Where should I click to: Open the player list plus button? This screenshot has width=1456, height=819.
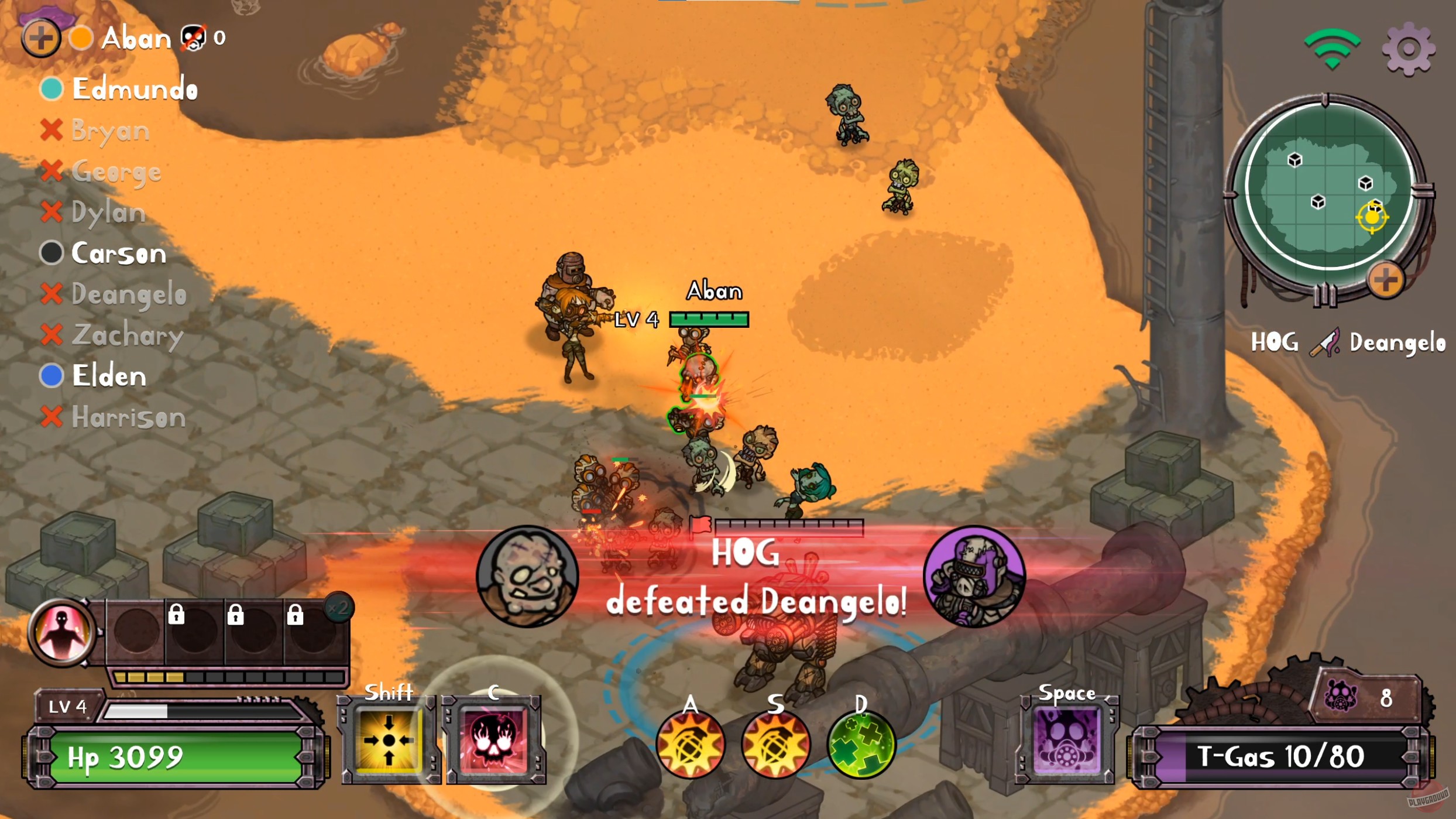40,39
